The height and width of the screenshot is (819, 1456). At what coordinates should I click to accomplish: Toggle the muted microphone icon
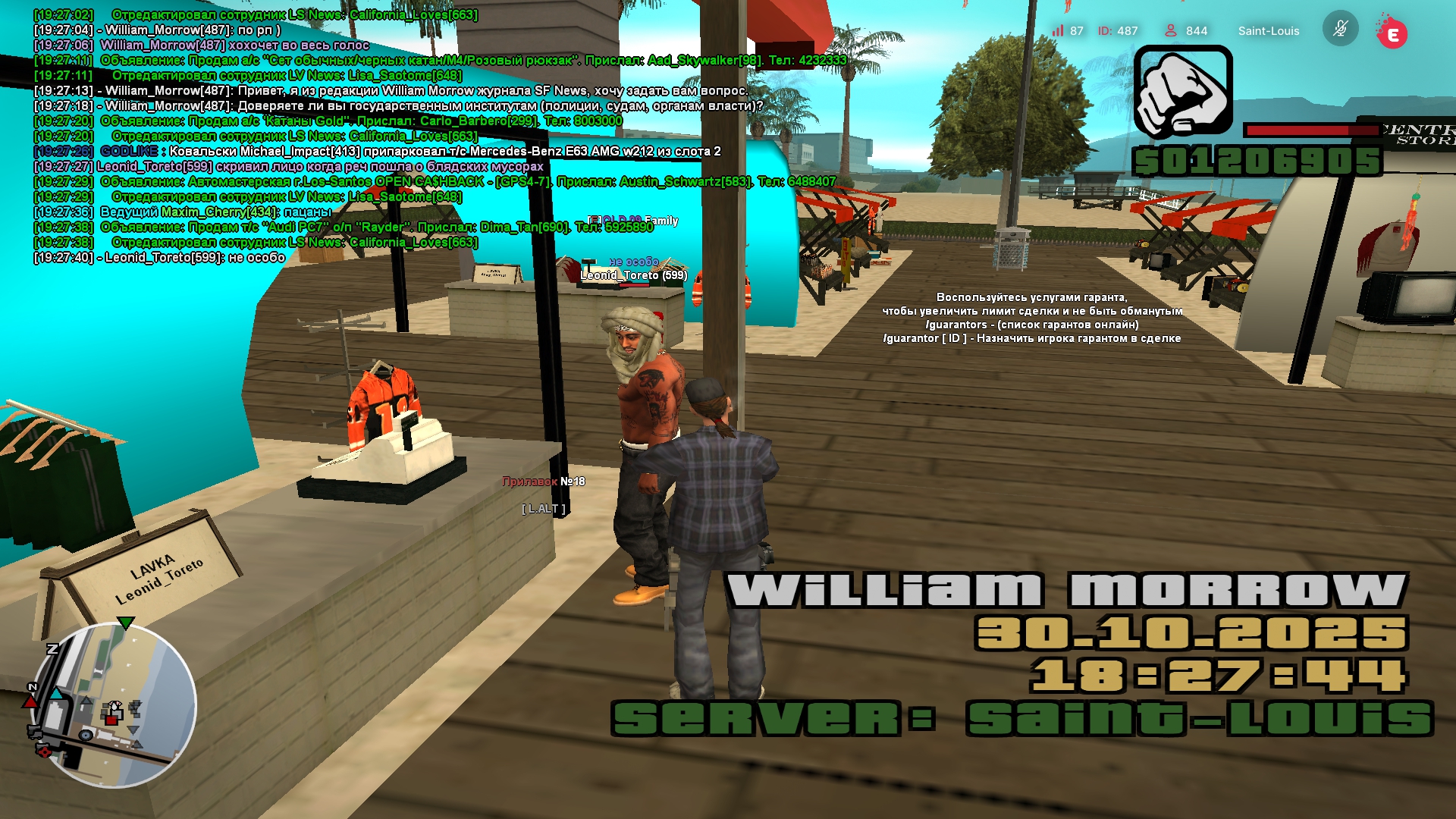[x=1340, y=30]
